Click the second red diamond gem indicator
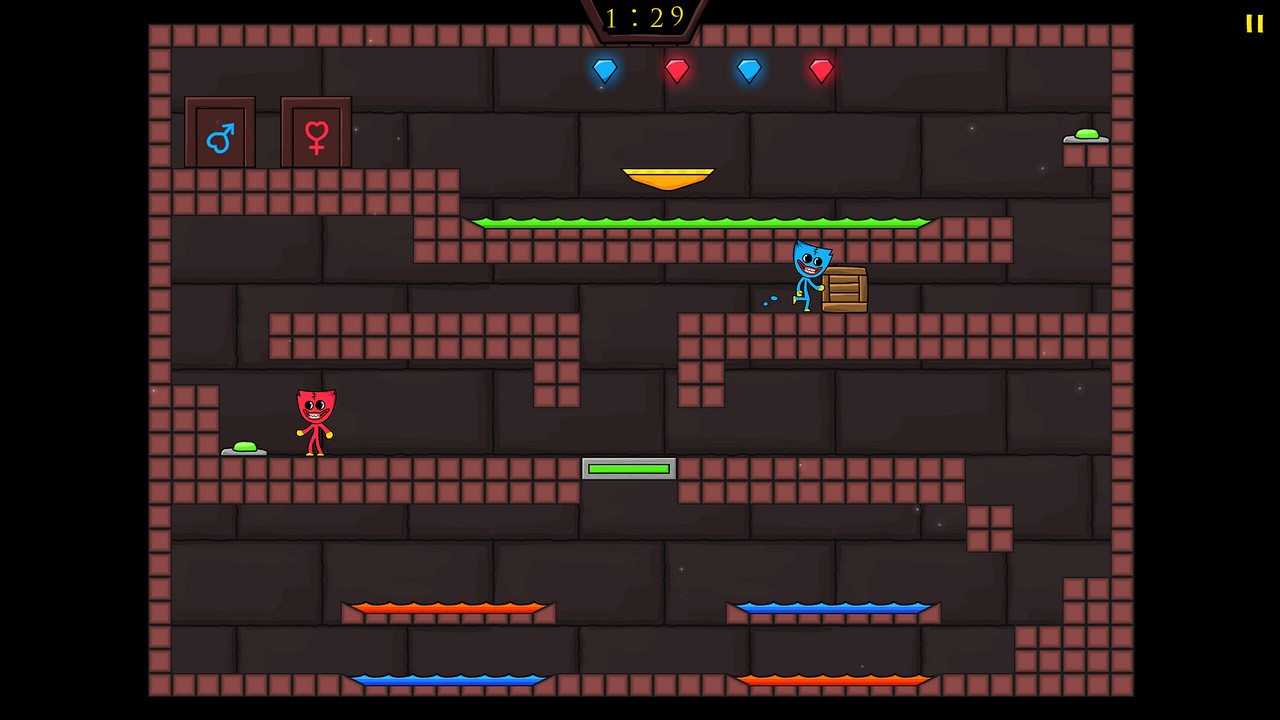The height and width of the screenshot is (720, 1280). click(x=820, y=69)
